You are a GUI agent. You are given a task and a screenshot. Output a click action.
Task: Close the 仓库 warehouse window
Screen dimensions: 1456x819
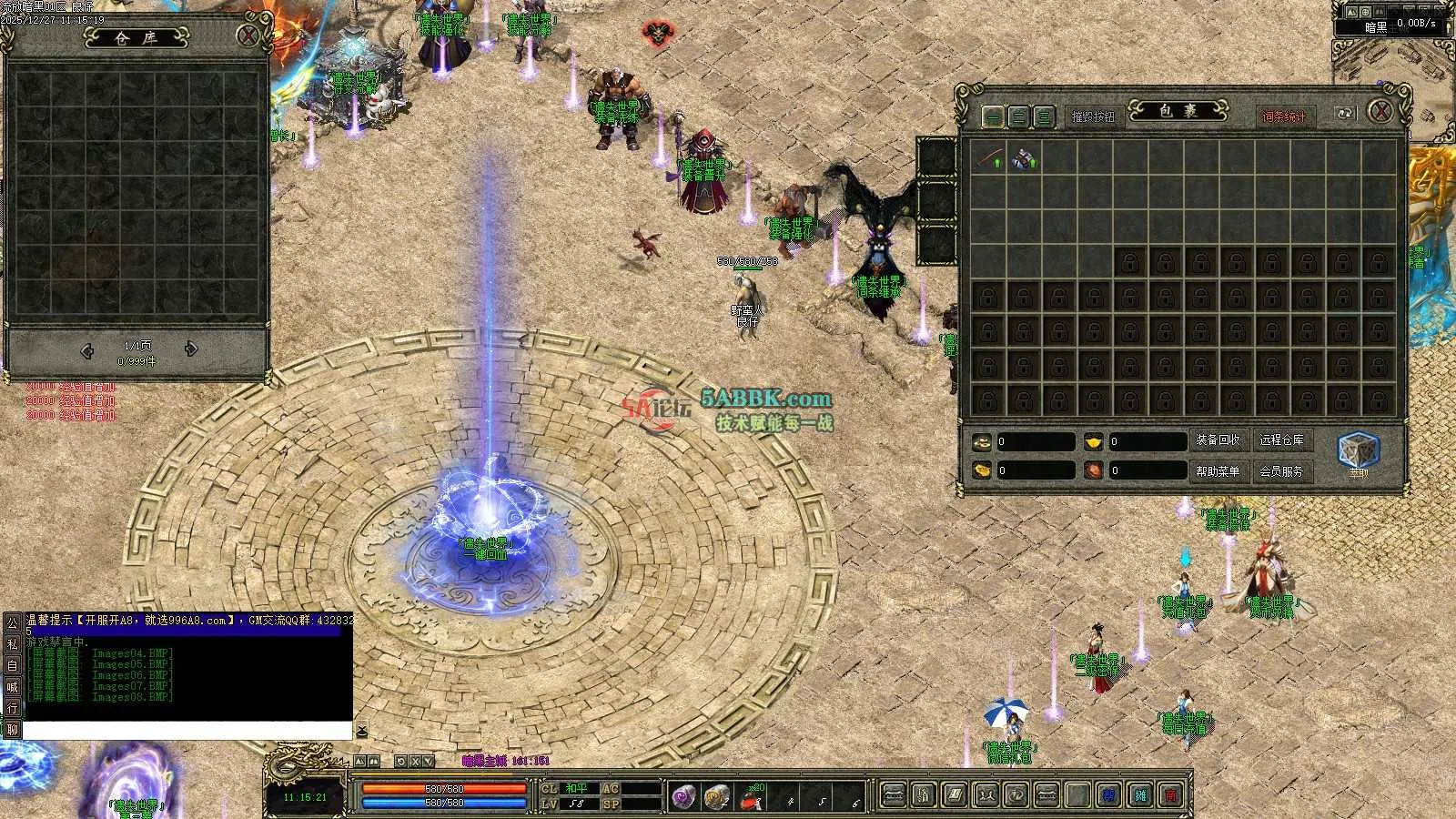(248, 36)
